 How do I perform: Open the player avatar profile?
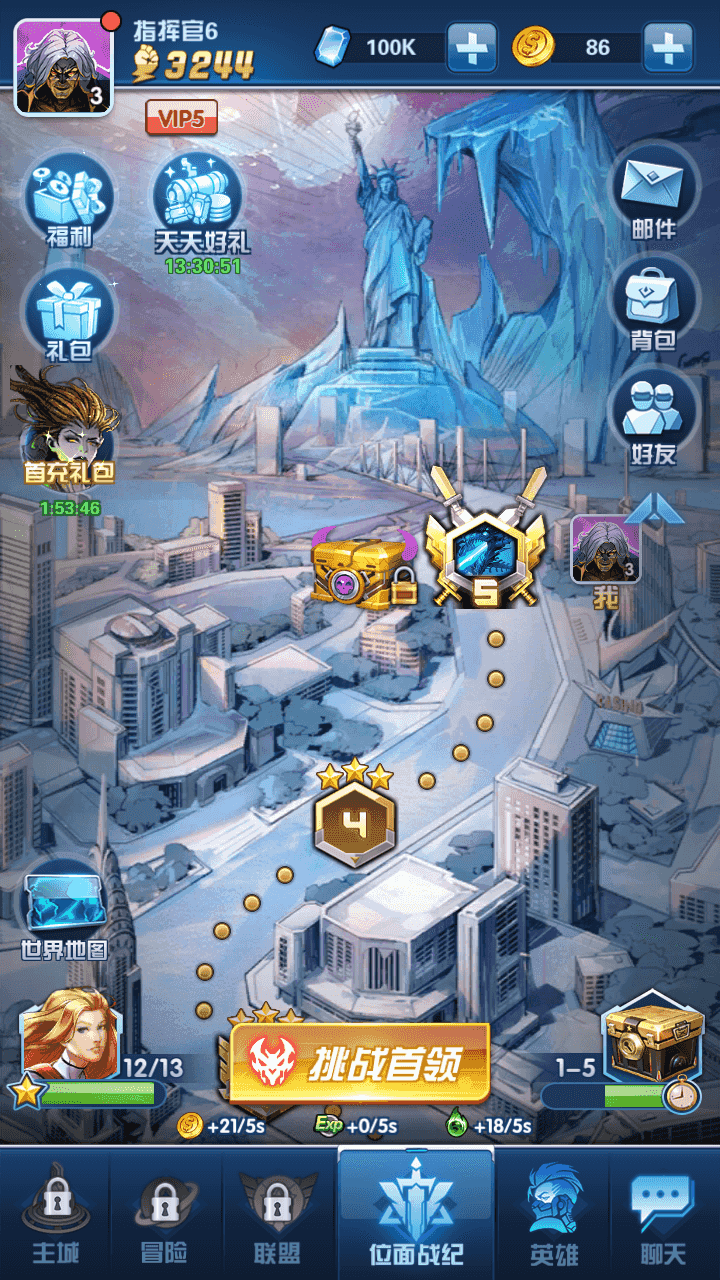pos(62,65)
